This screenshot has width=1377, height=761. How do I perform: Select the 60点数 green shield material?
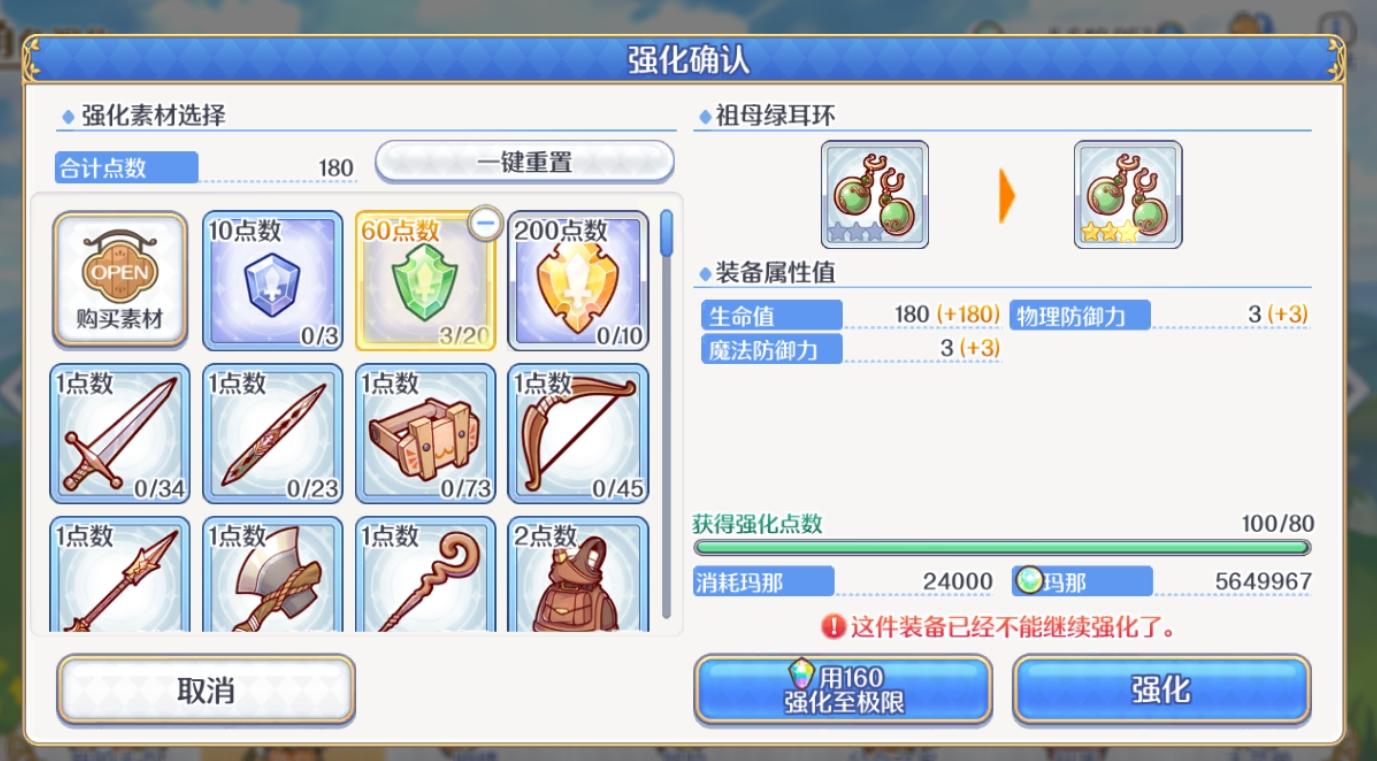424,280
